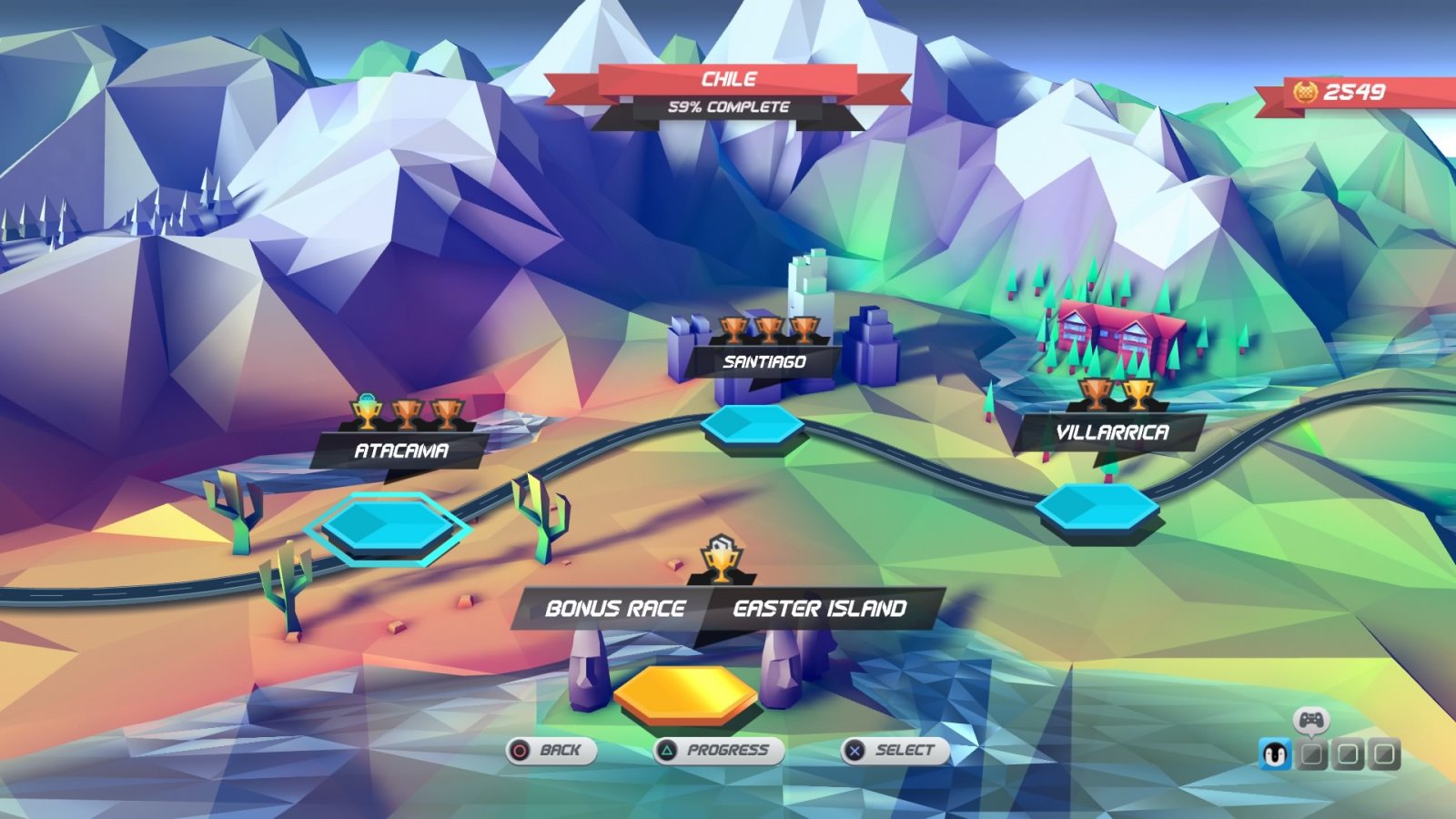
Task: Select the Santiago blue hexagon node
Action: click(x=751, y=426)
